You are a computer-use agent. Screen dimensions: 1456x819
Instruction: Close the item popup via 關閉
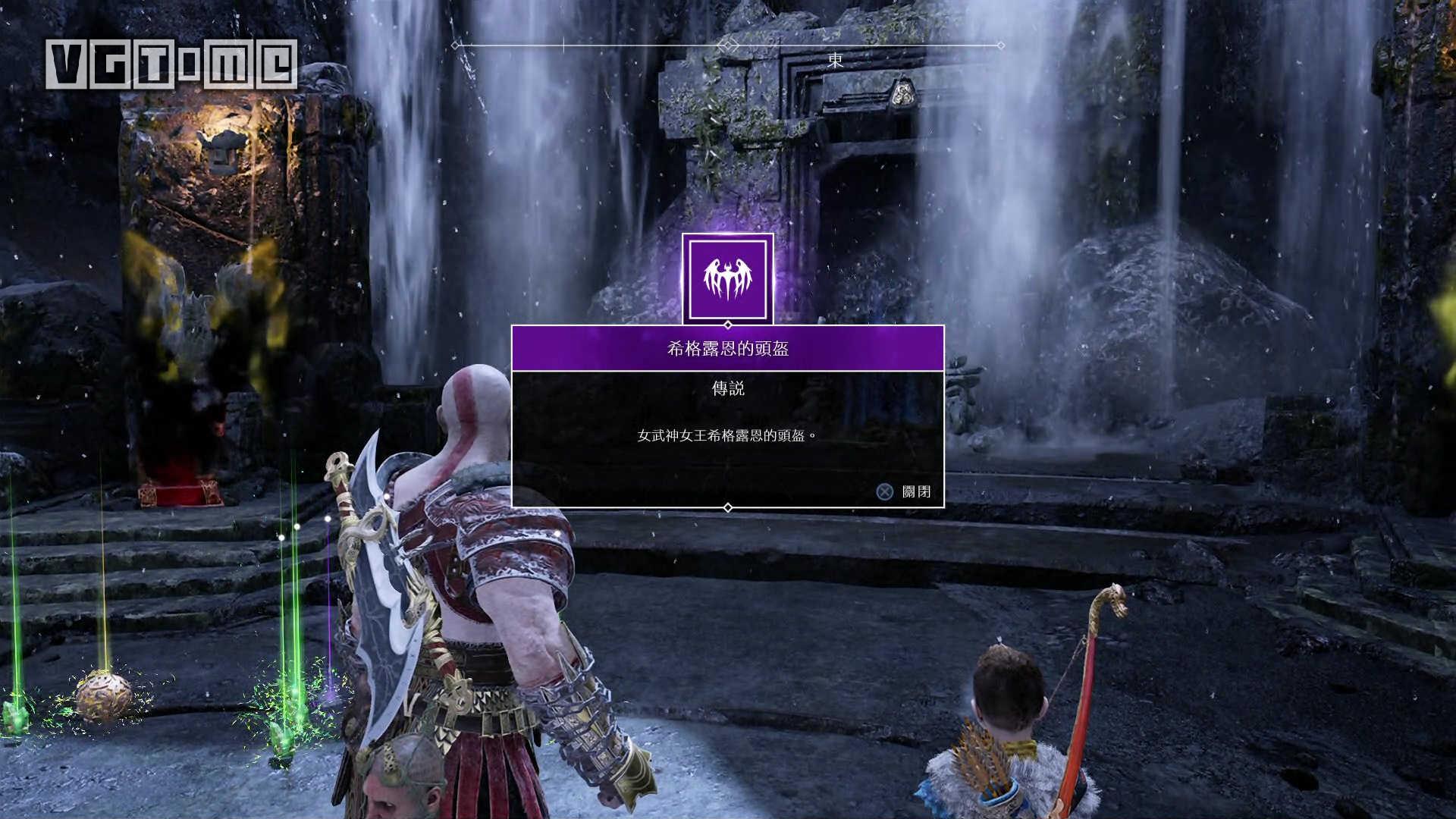[x=904, y=492]
